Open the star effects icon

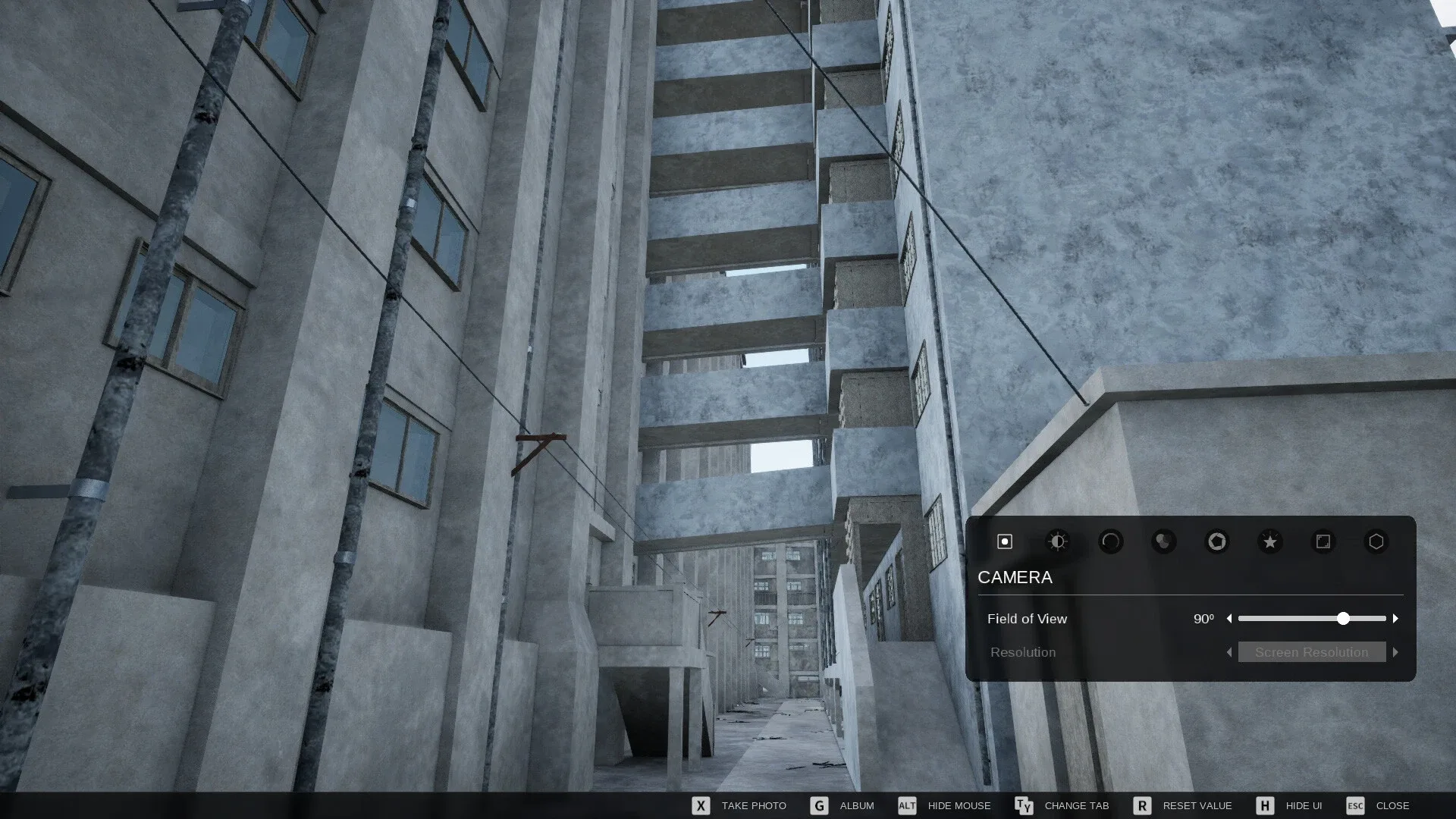click(x=1269, y=541)
